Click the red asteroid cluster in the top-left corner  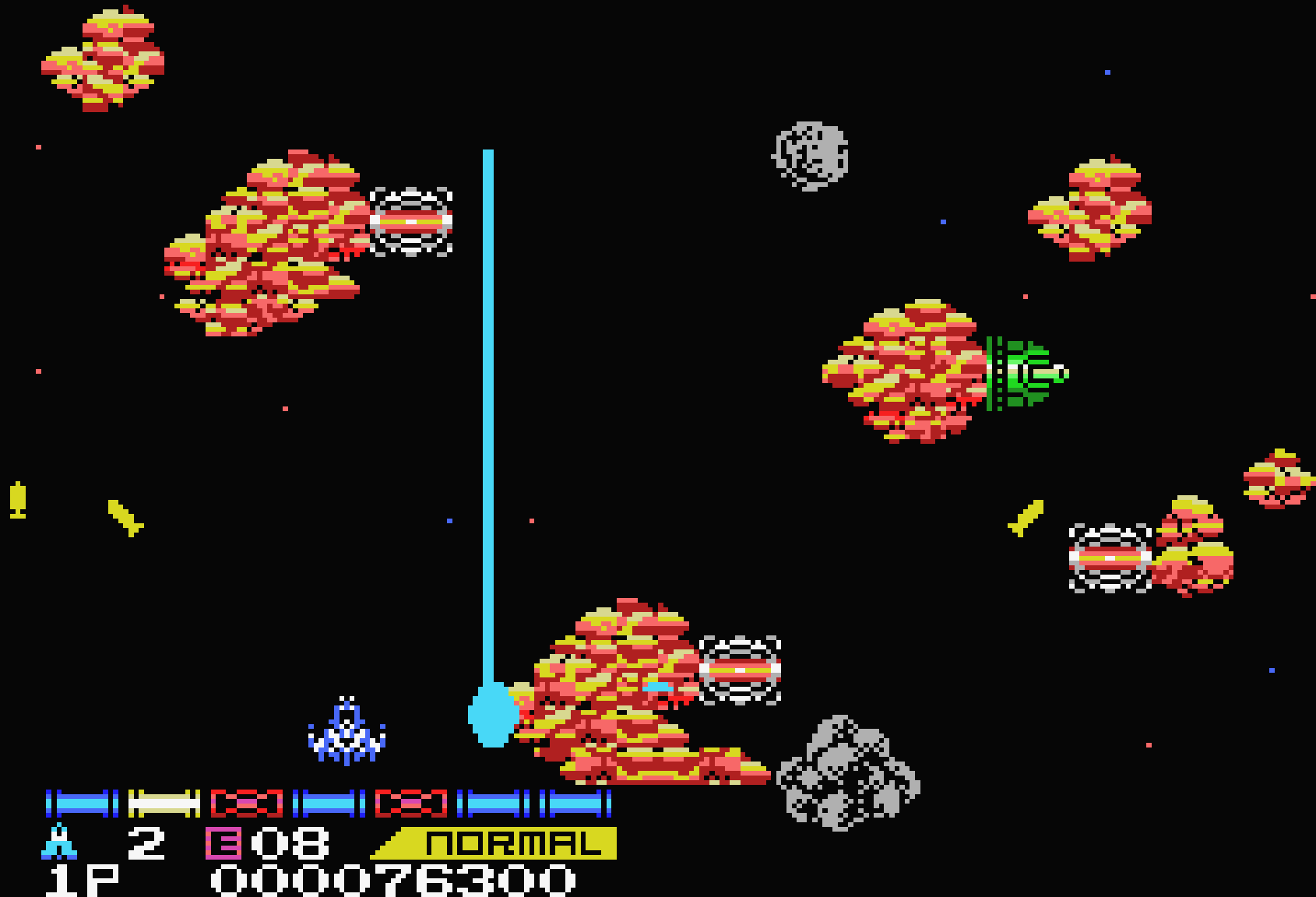click(101, 58)
